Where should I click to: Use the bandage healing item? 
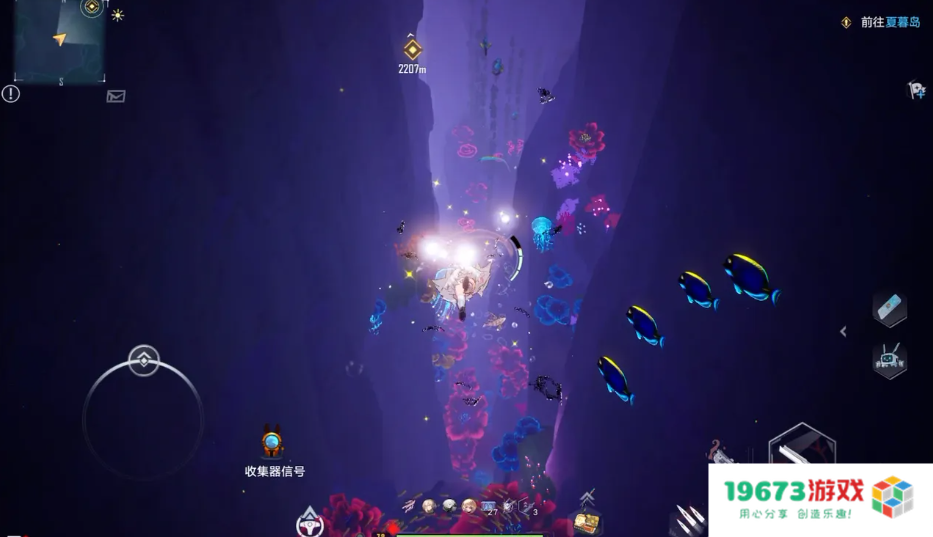tap(889, 310)
